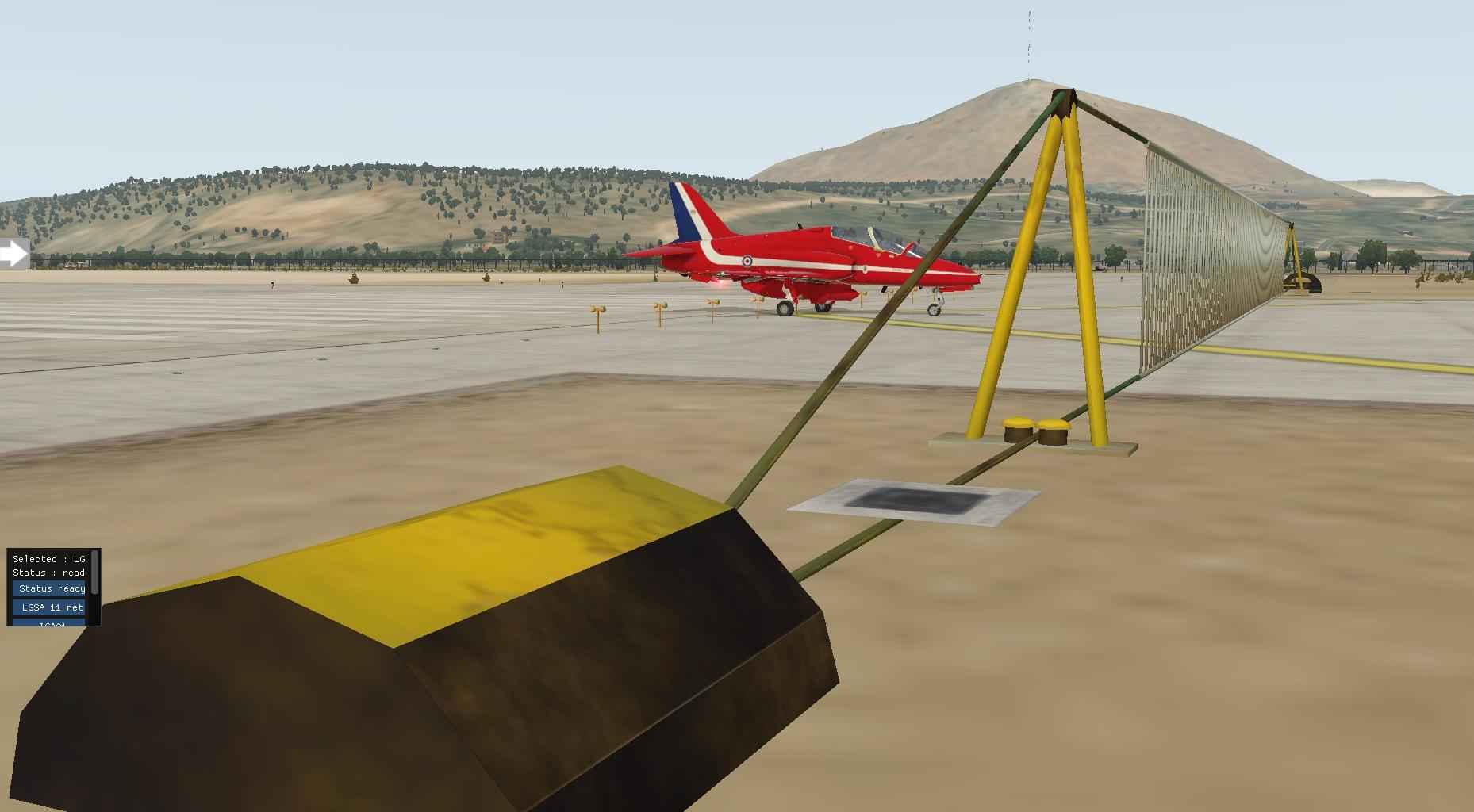Expand the Selected : LG panel header

(x=48, y=558)
